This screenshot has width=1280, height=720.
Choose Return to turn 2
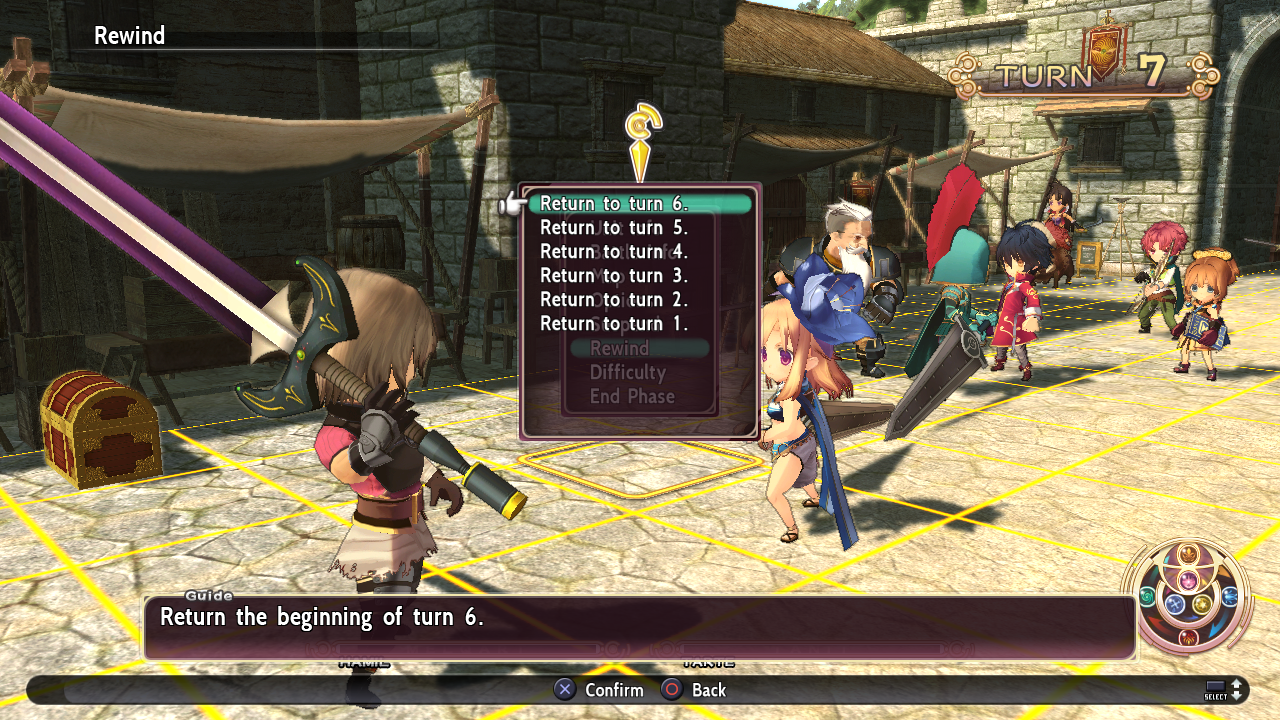point(614,300)
